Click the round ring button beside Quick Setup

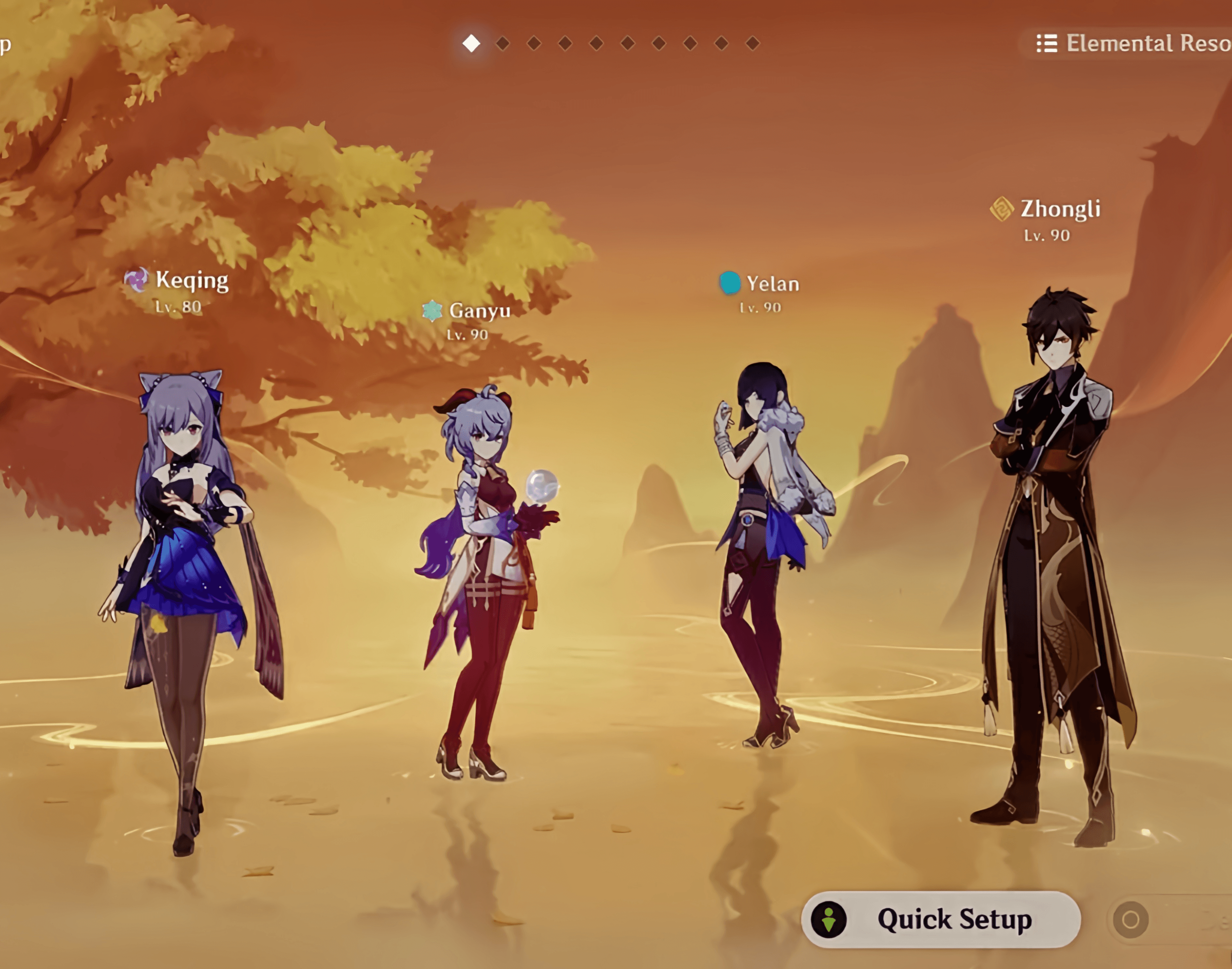(1130, 920)
